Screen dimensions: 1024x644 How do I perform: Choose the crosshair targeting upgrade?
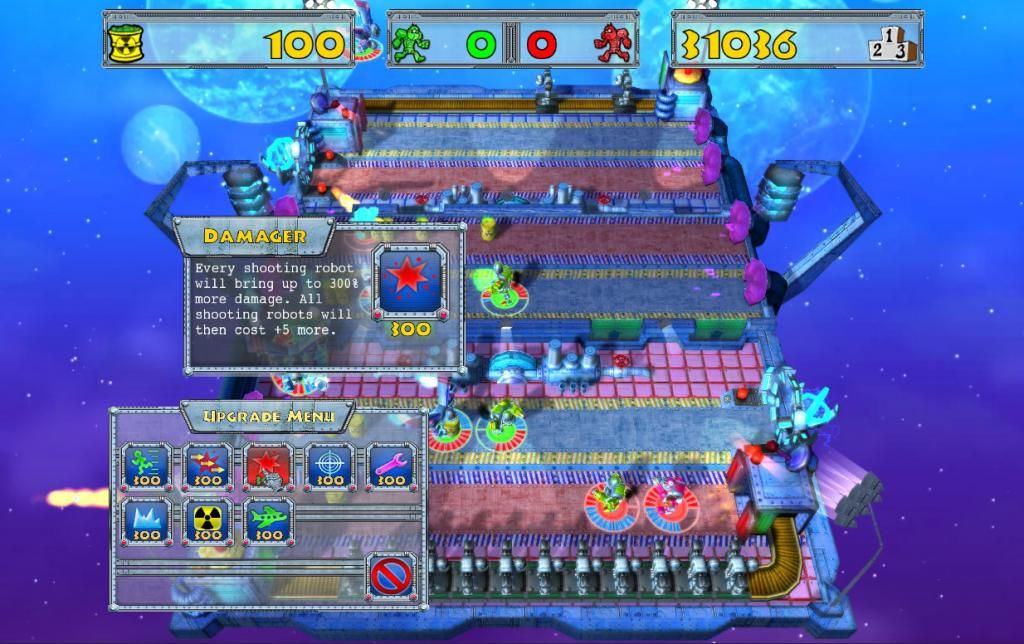[329, 467]
